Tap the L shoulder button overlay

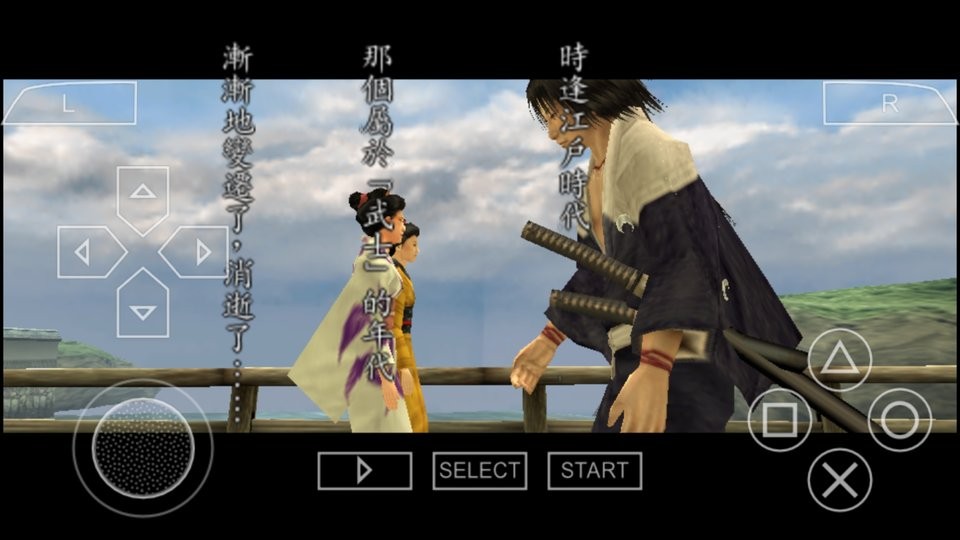pyautogui.click(x=68, y=103)
